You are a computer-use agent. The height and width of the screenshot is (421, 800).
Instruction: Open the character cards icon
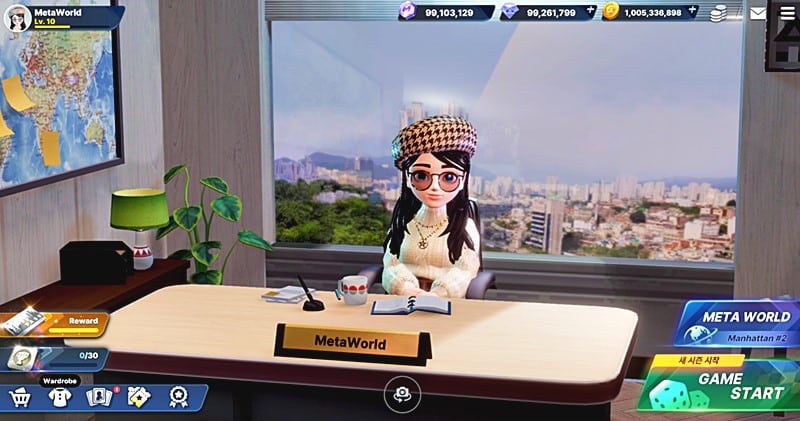[x=99, y=397]
